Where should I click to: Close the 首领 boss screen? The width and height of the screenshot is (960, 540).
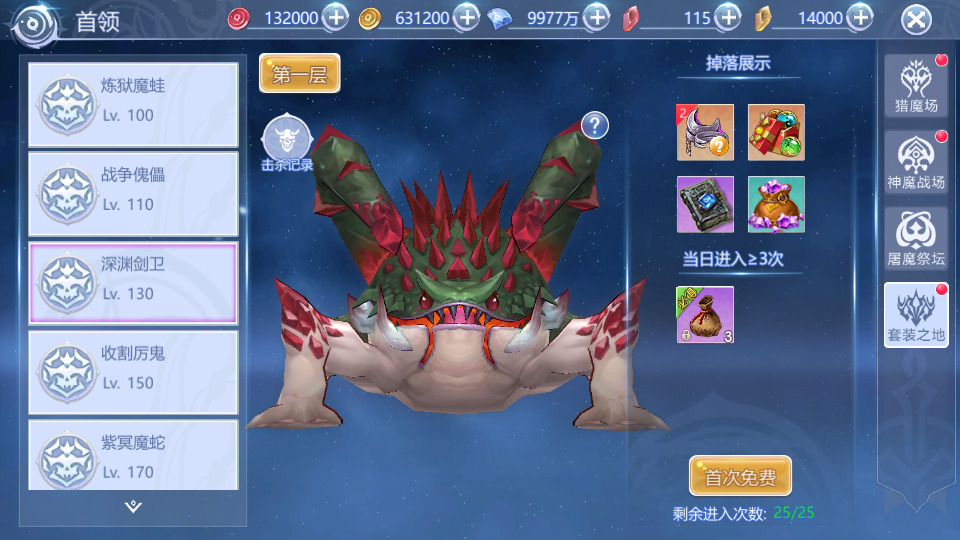[916, 20]
